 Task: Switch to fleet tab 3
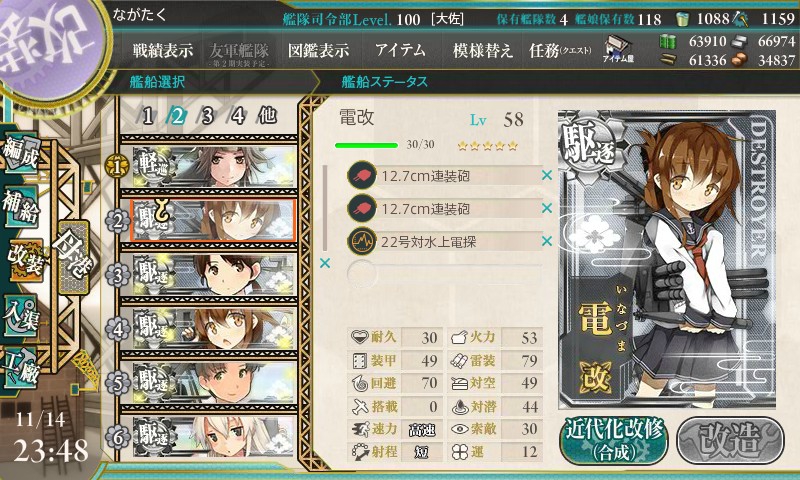click(208, 115)
